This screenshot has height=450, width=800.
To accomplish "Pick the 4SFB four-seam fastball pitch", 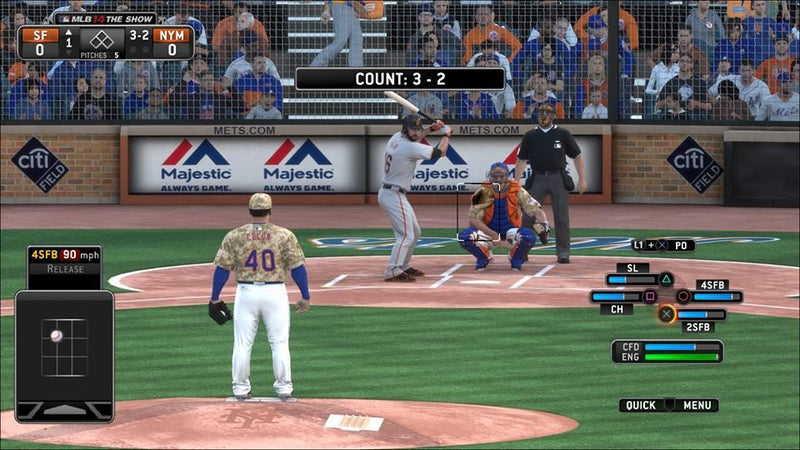I will [683, 297].
